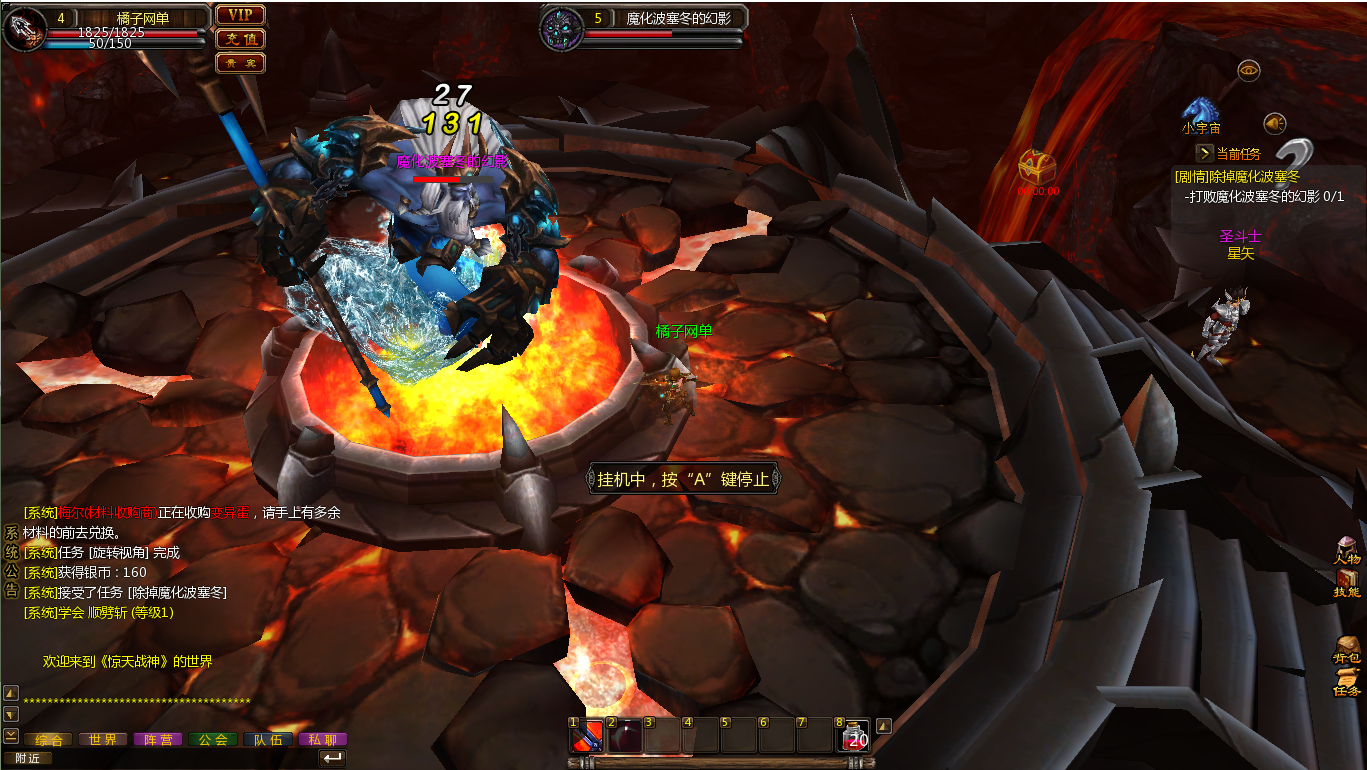Viewport: 1367px width, 770px height.
Task: Toggle the eye visibility icon
Action: pyautogui.click(x=1248, y=70)
